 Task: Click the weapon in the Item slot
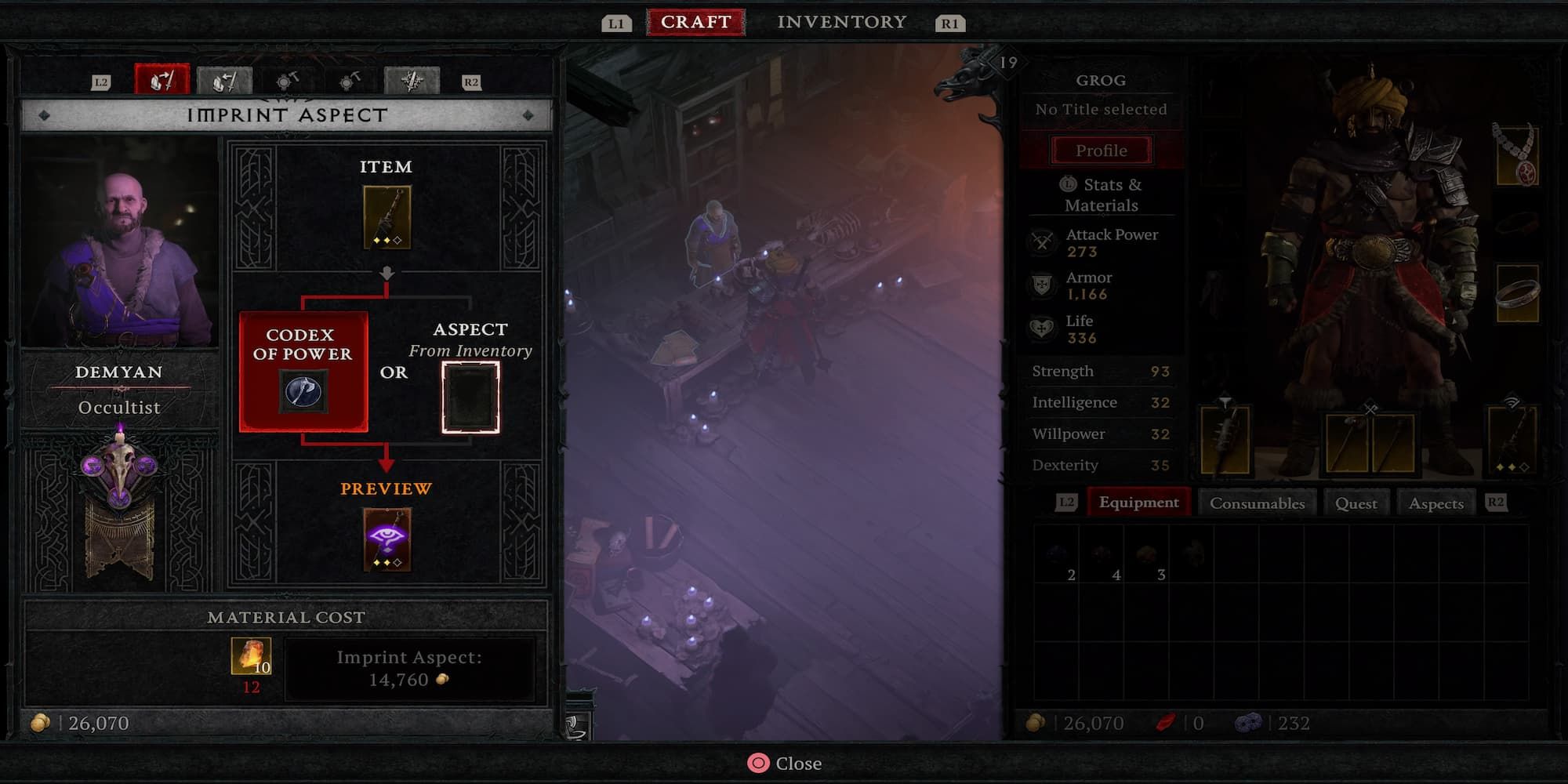coord(387,217)
